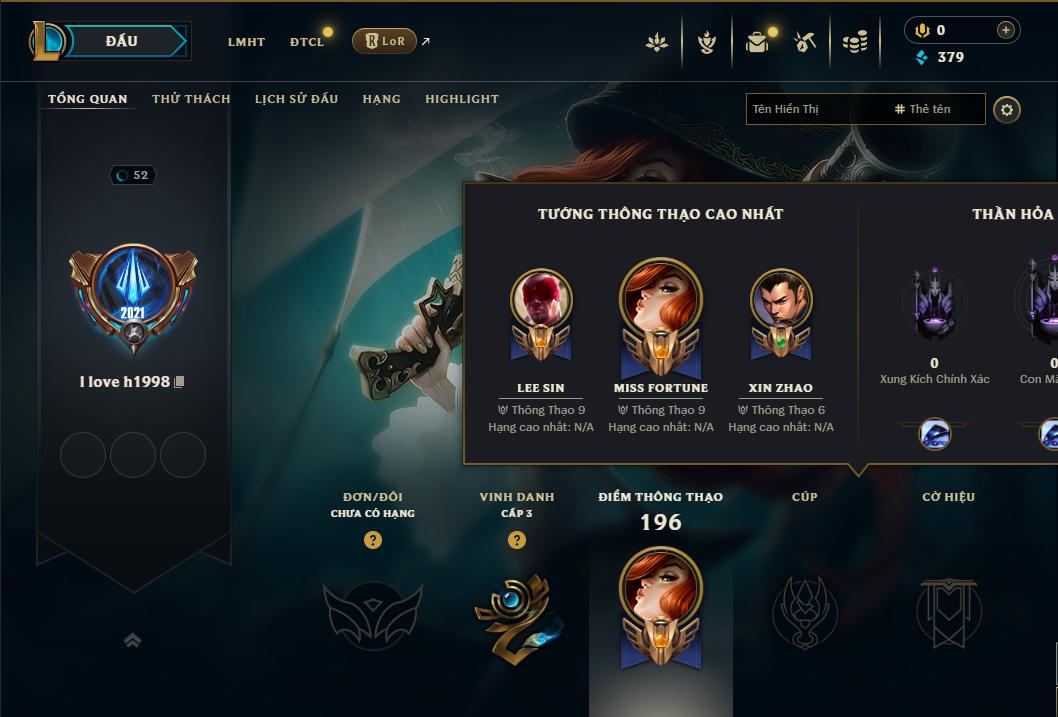View the HIGHLIGHT tab
Image resolution: width=1058 pixels, height=717 pixels.
(461, 99)
